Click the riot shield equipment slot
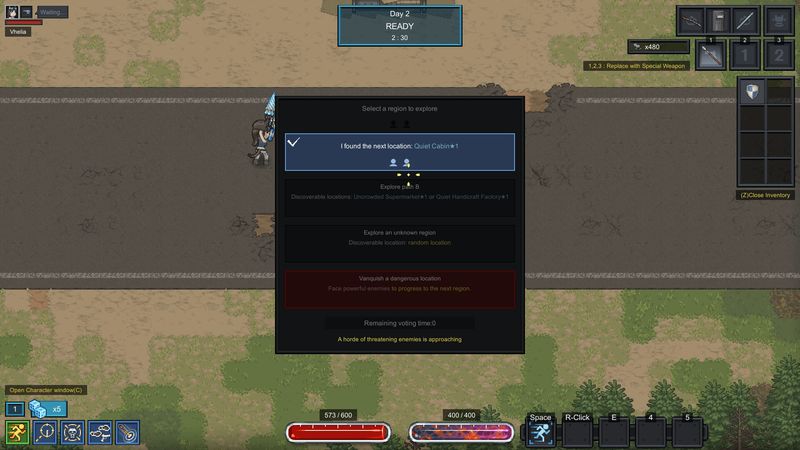The width and height of the screenshot is (800, 450). (717, 20)
